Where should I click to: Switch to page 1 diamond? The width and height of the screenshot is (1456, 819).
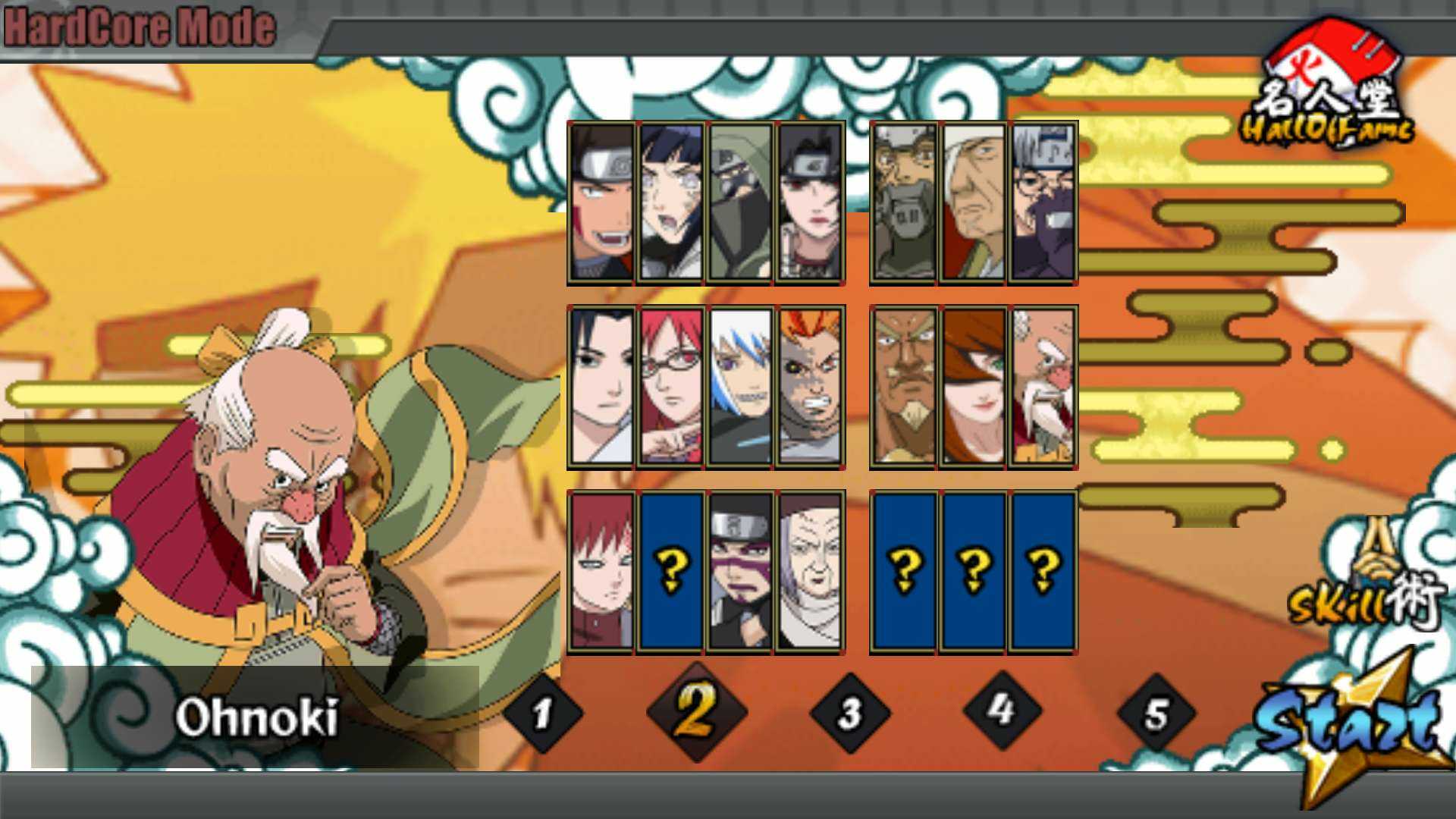click(x=541, y=714)
